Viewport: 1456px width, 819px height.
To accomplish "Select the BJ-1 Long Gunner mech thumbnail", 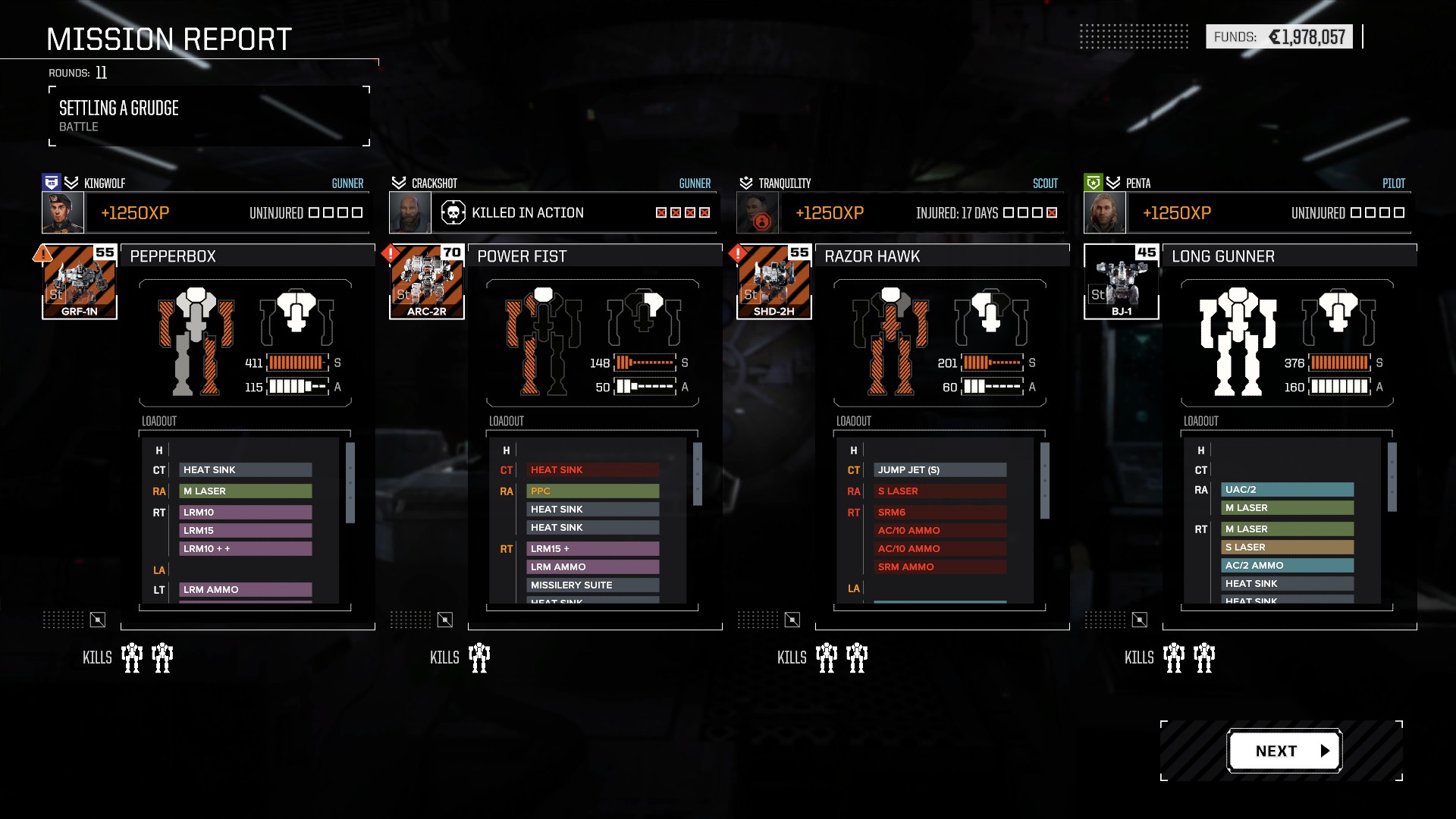I will click(1122, 282).
